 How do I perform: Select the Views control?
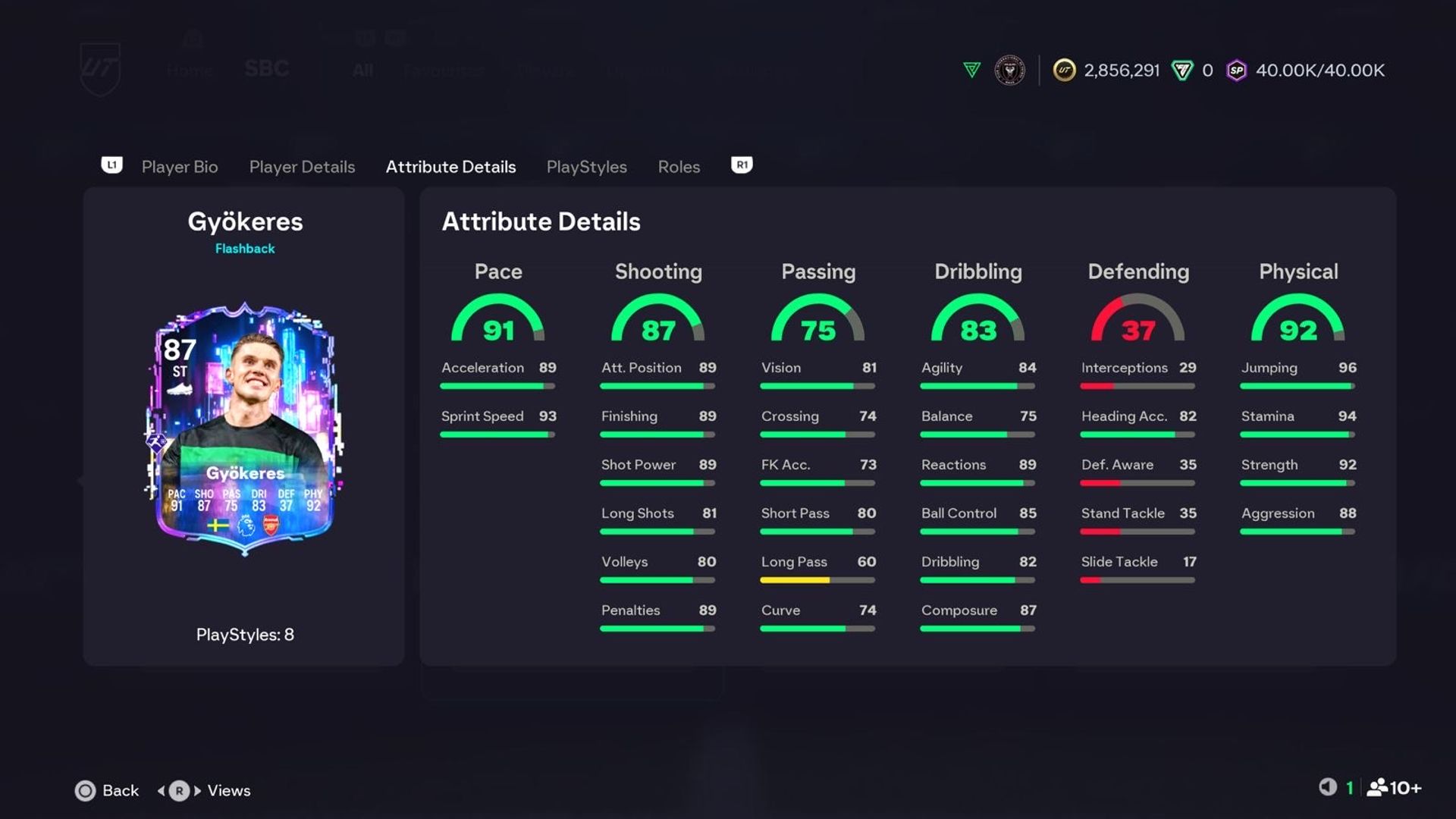tap(228, 790)
